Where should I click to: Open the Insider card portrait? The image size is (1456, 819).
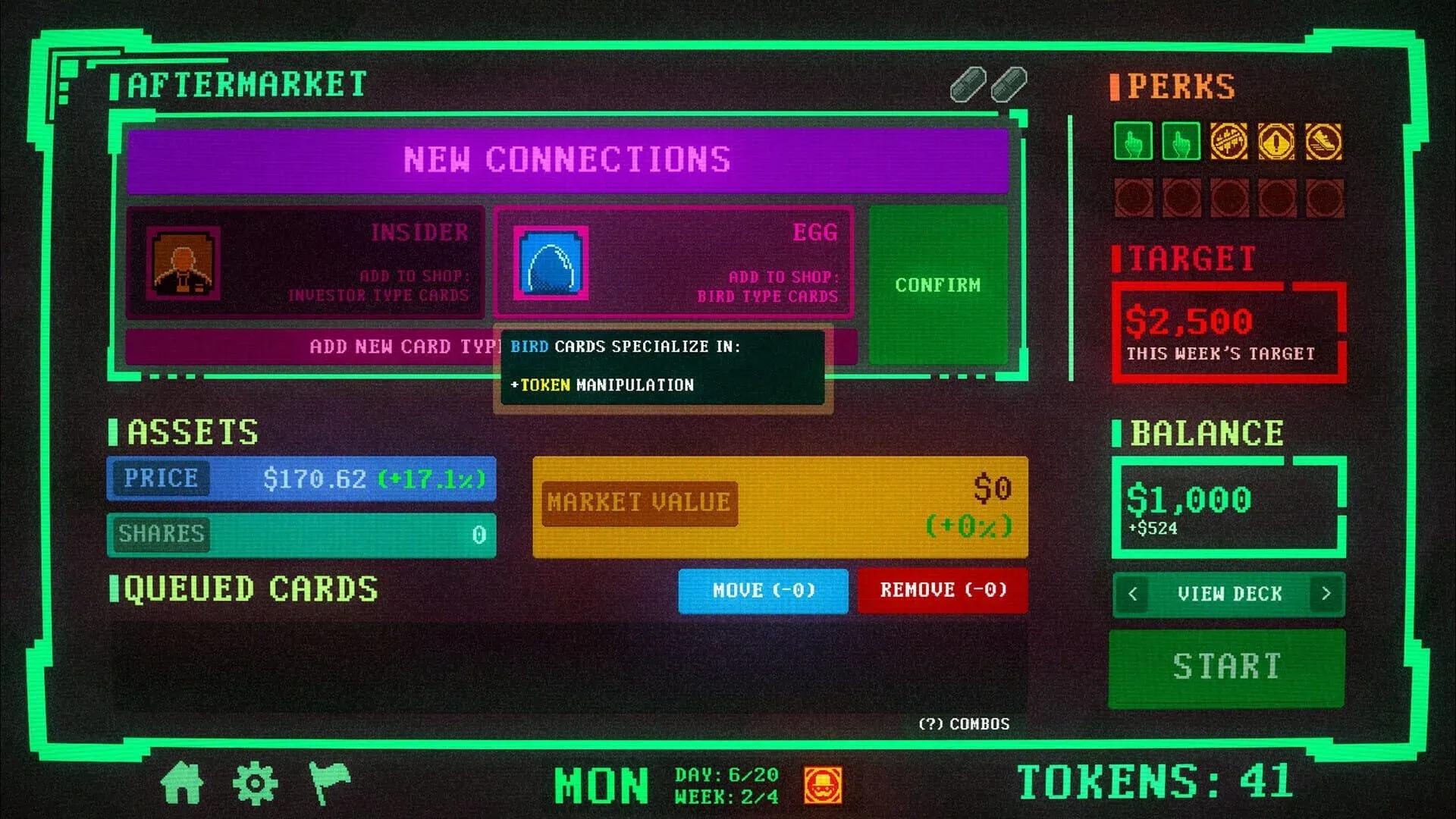point(184,265)
